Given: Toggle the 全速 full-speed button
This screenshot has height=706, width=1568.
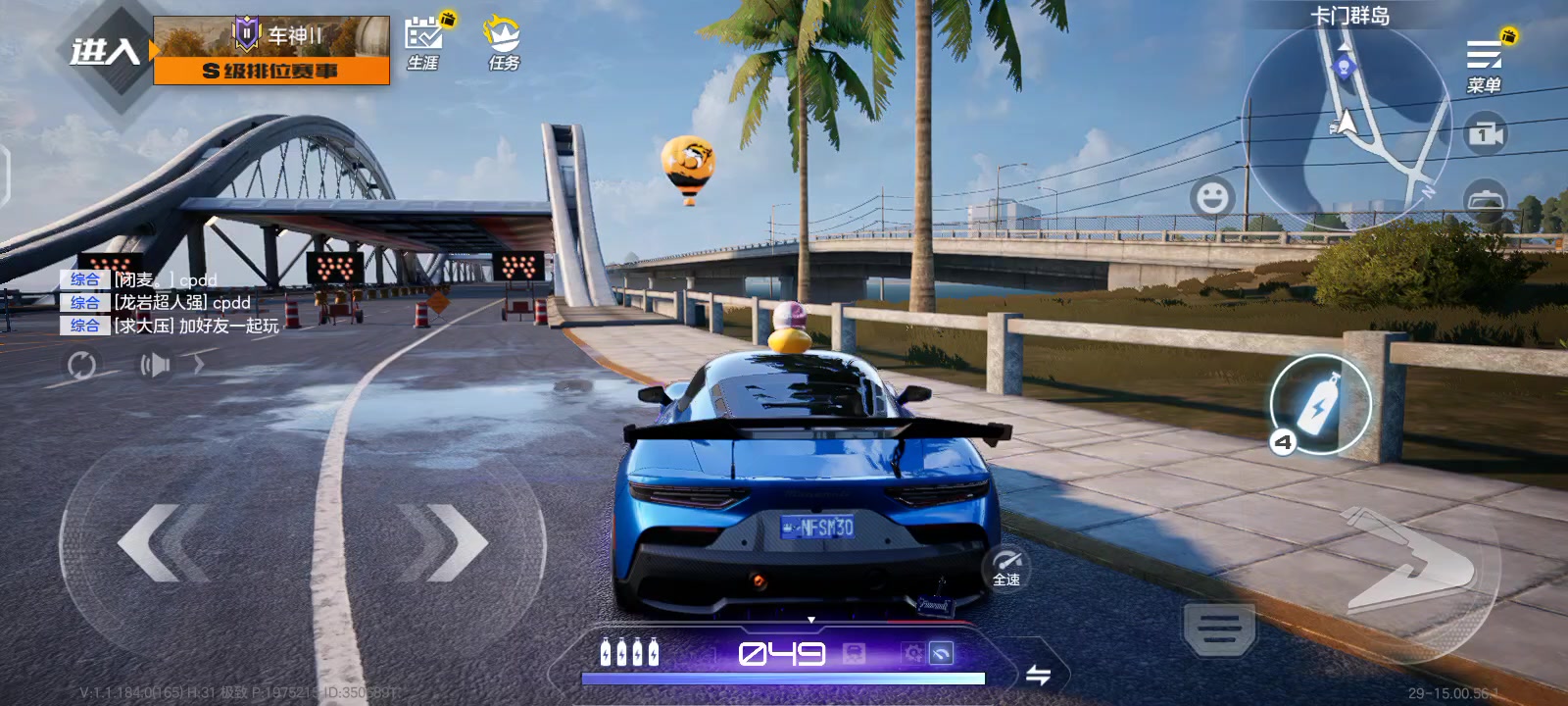Looking at the screenshot, I should tap(1006, 567).
